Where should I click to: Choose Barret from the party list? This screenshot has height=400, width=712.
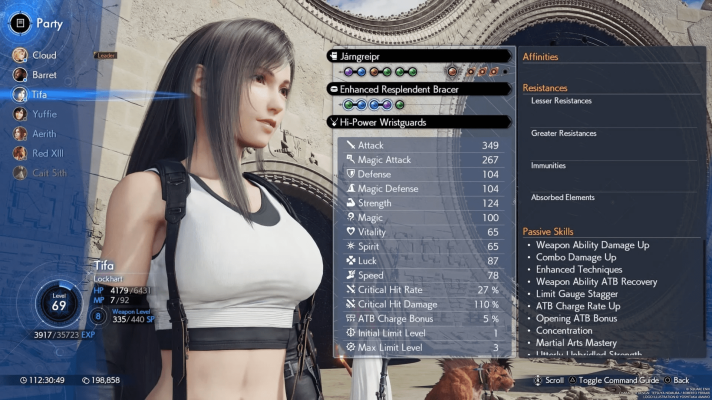42,74
